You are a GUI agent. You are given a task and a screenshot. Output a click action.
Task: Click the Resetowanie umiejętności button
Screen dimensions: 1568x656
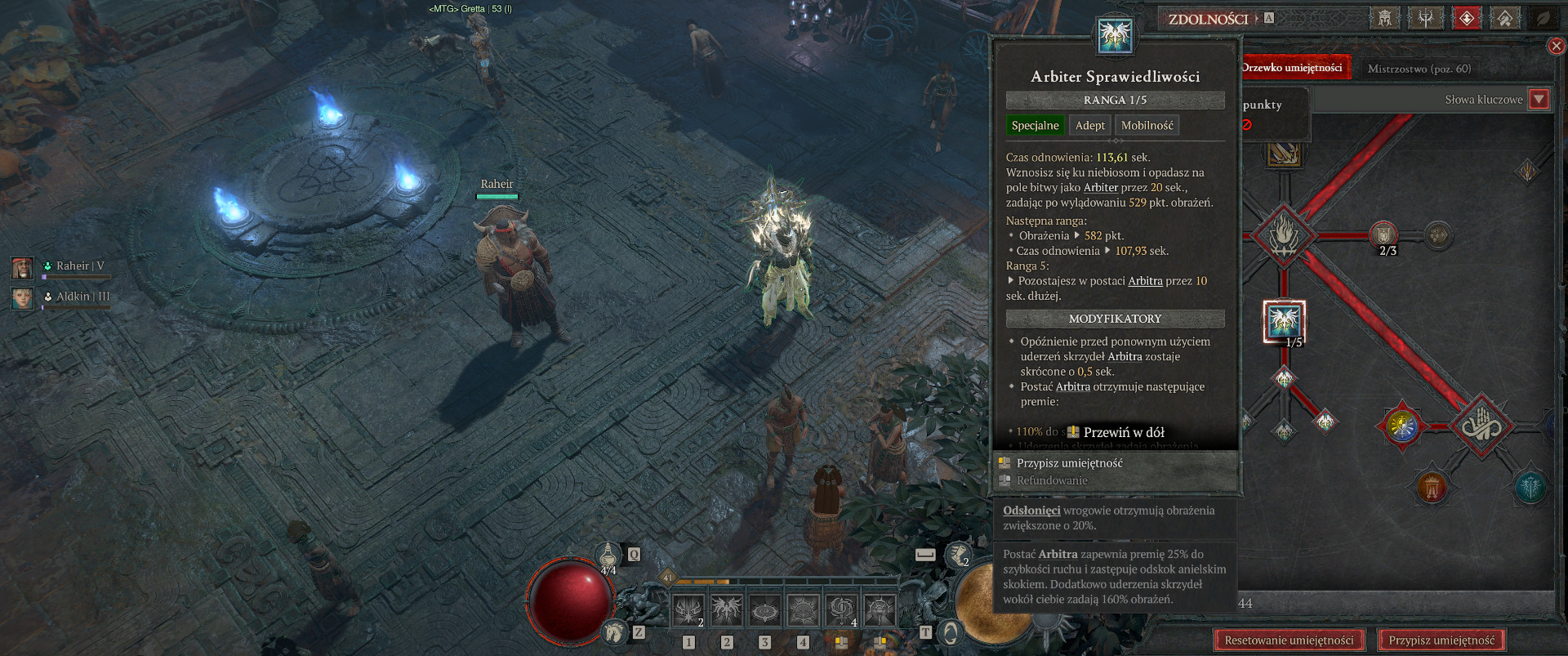(1289, 640)
